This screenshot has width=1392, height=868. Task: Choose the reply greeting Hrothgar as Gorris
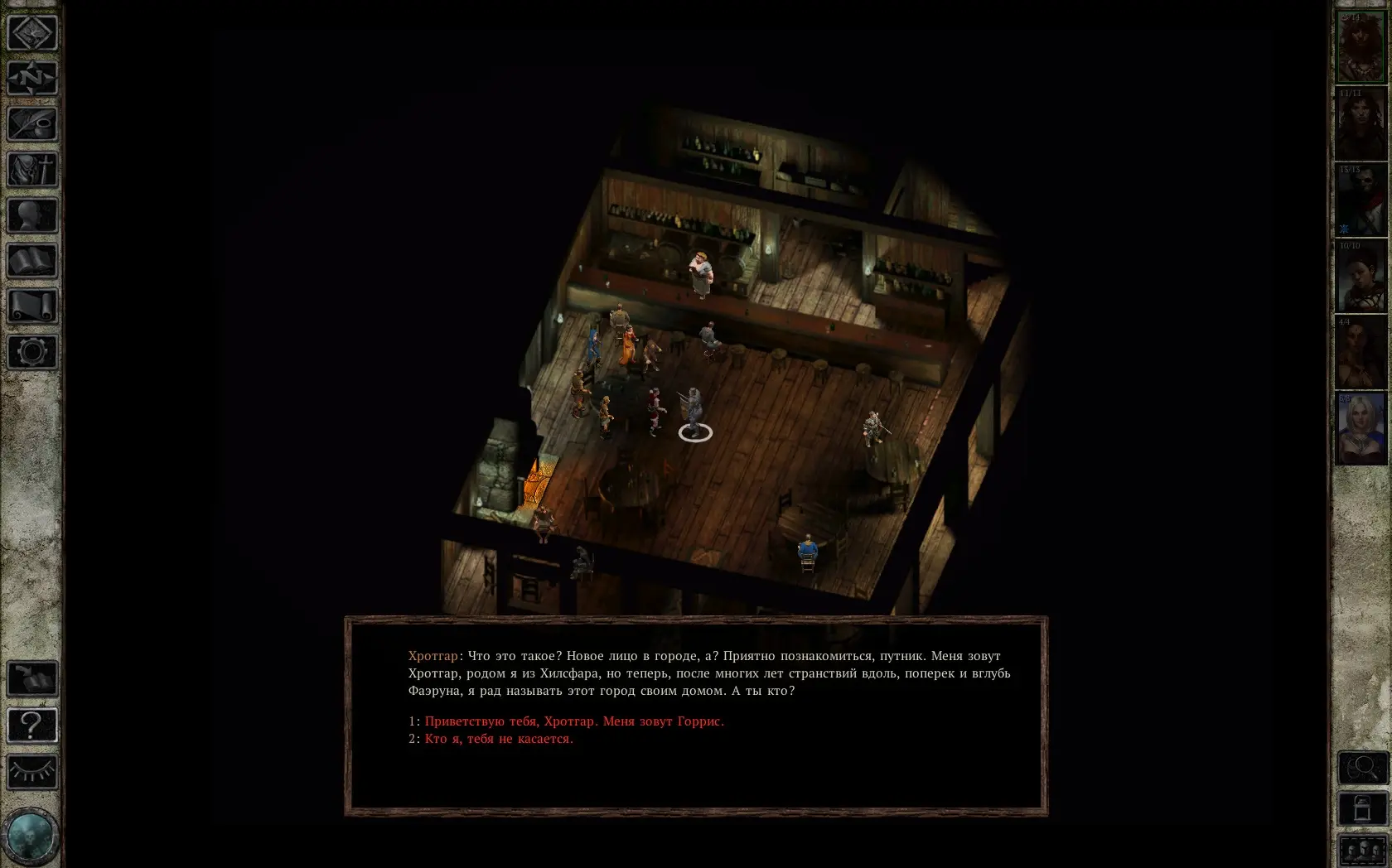pos(573,721)
